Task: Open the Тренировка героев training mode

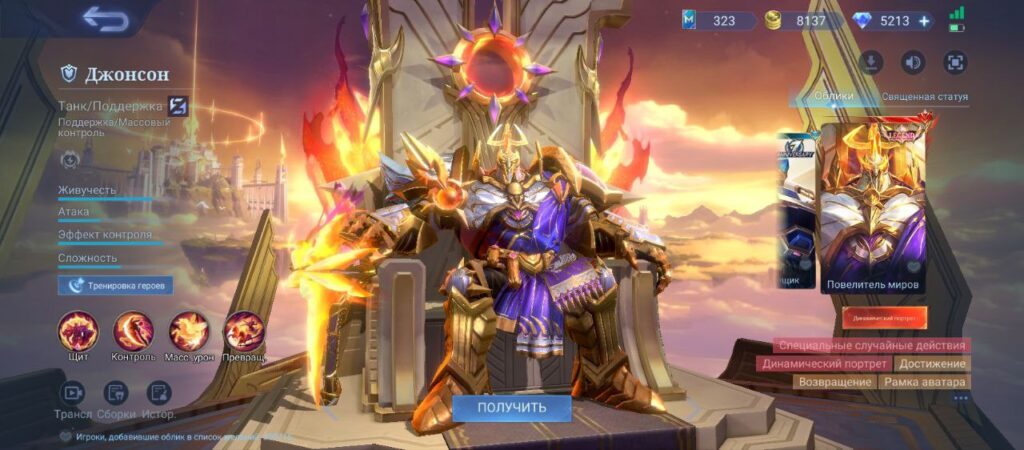Action: [x=115, y=286]
